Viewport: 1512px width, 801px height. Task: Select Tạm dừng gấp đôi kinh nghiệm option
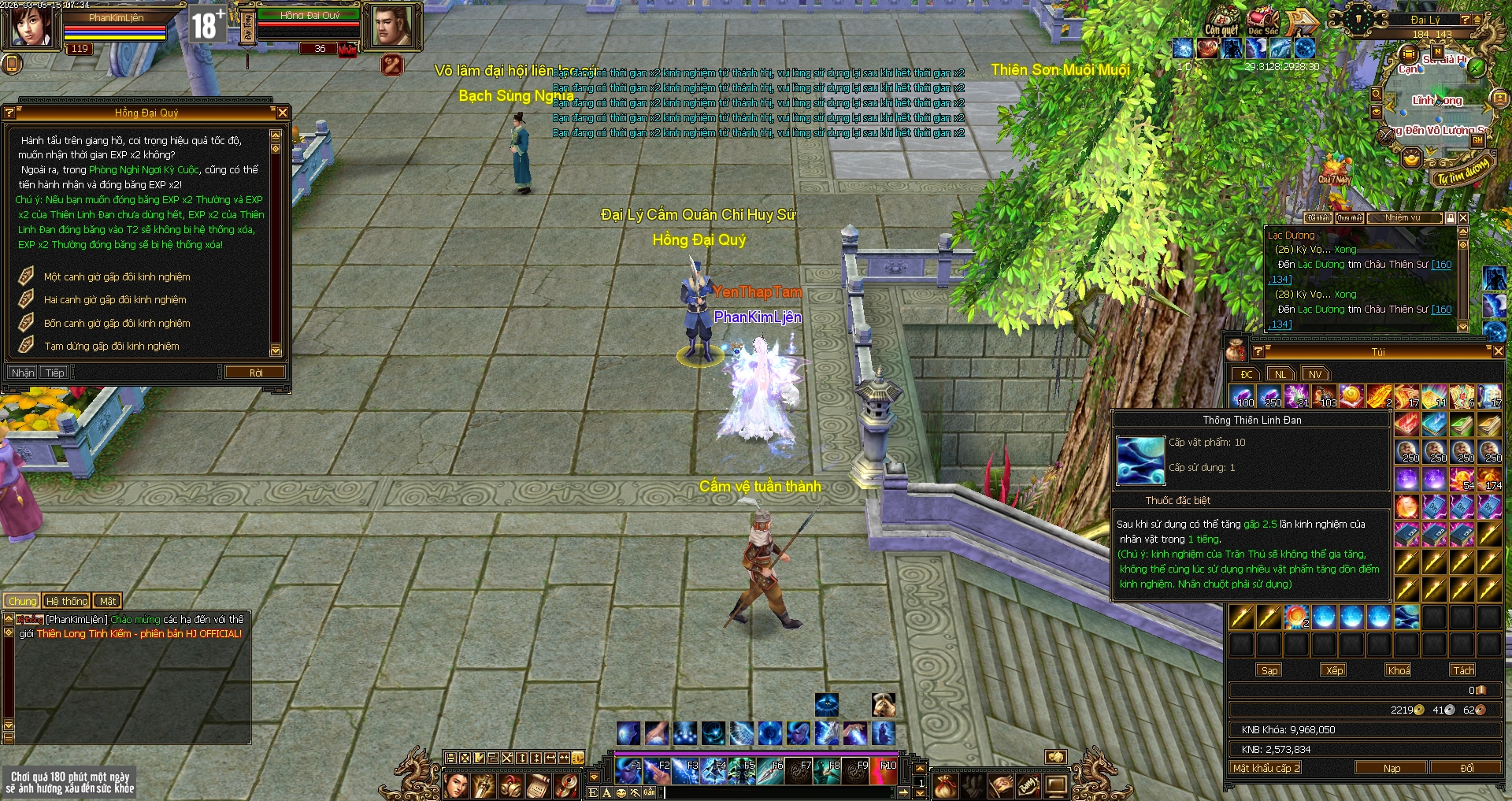(111, 347)
